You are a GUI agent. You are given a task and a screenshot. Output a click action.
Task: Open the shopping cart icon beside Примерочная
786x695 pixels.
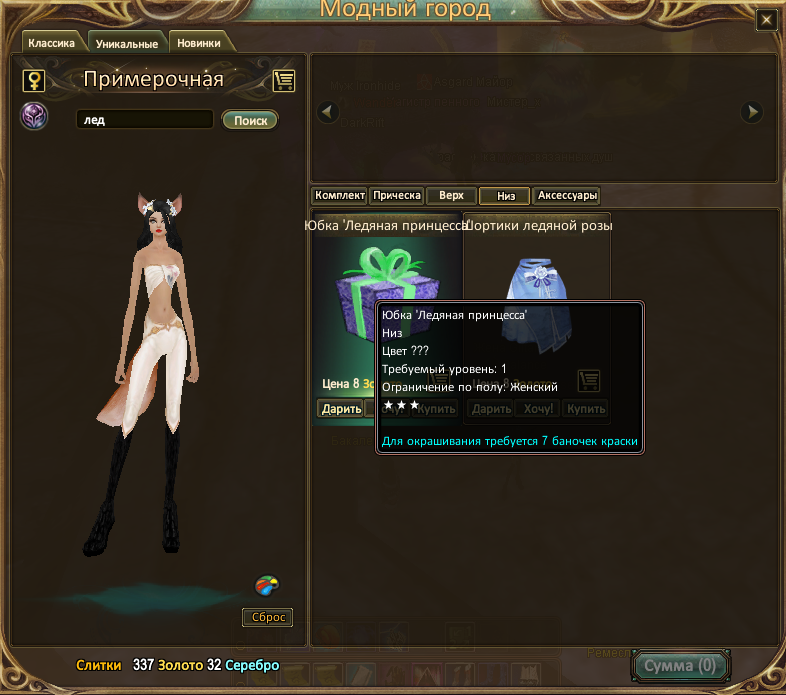[x=283, y=80]
